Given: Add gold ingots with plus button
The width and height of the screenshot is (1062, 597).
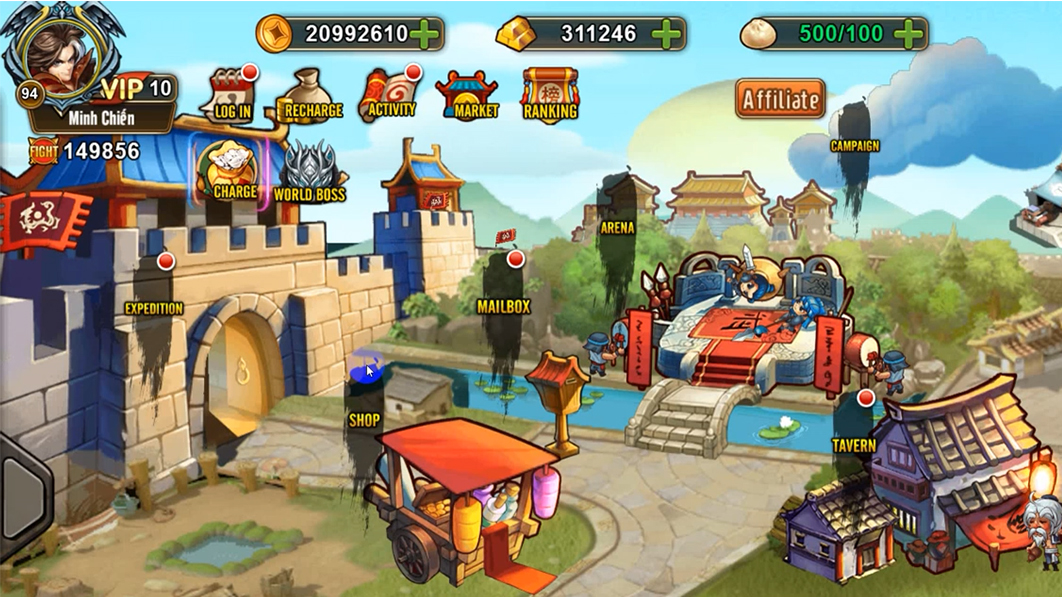Looking at the screenshot, I should click(665, 34).
